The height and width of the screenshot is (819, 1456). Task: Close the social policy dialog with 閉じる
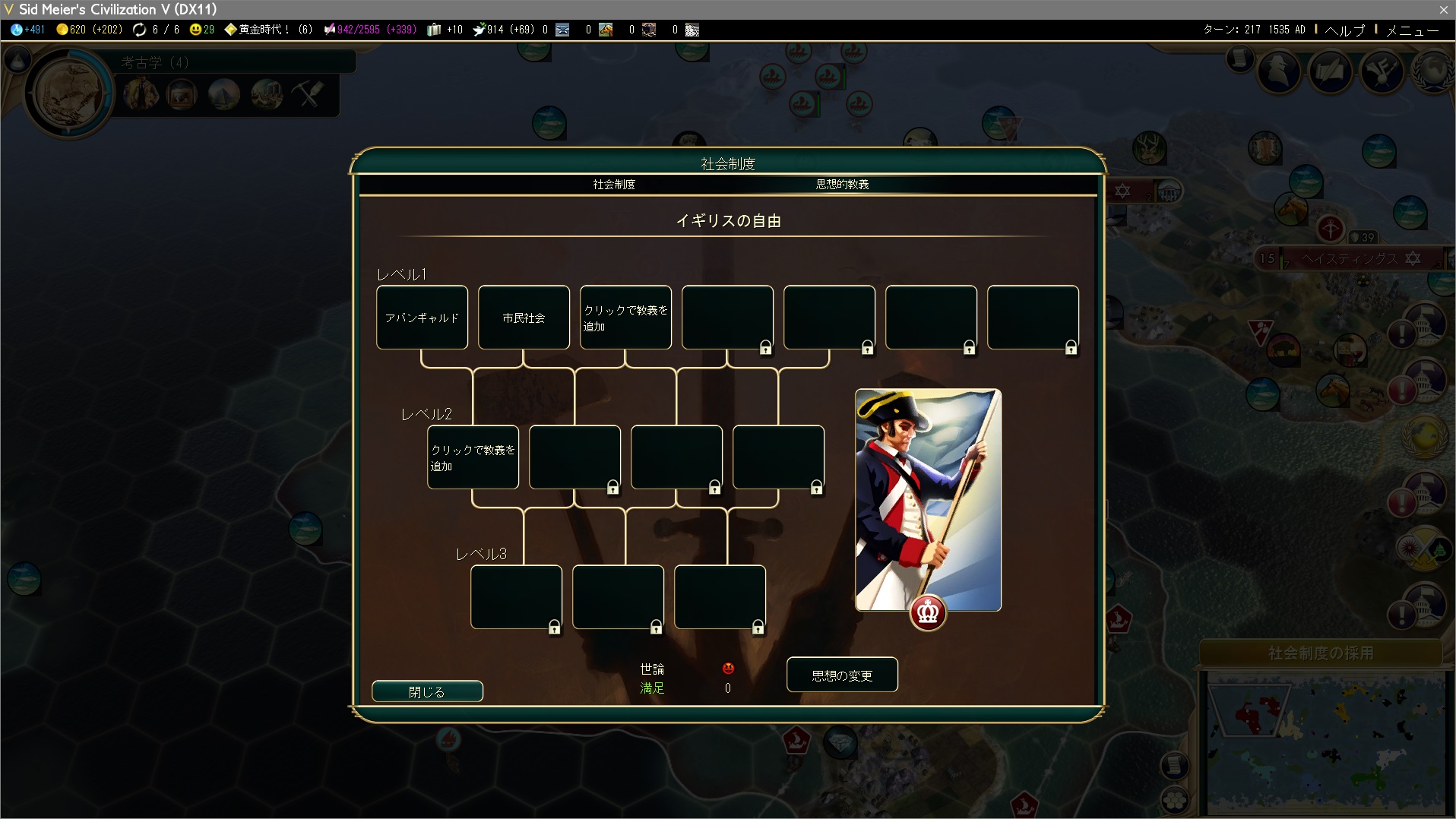pos(427,691)
